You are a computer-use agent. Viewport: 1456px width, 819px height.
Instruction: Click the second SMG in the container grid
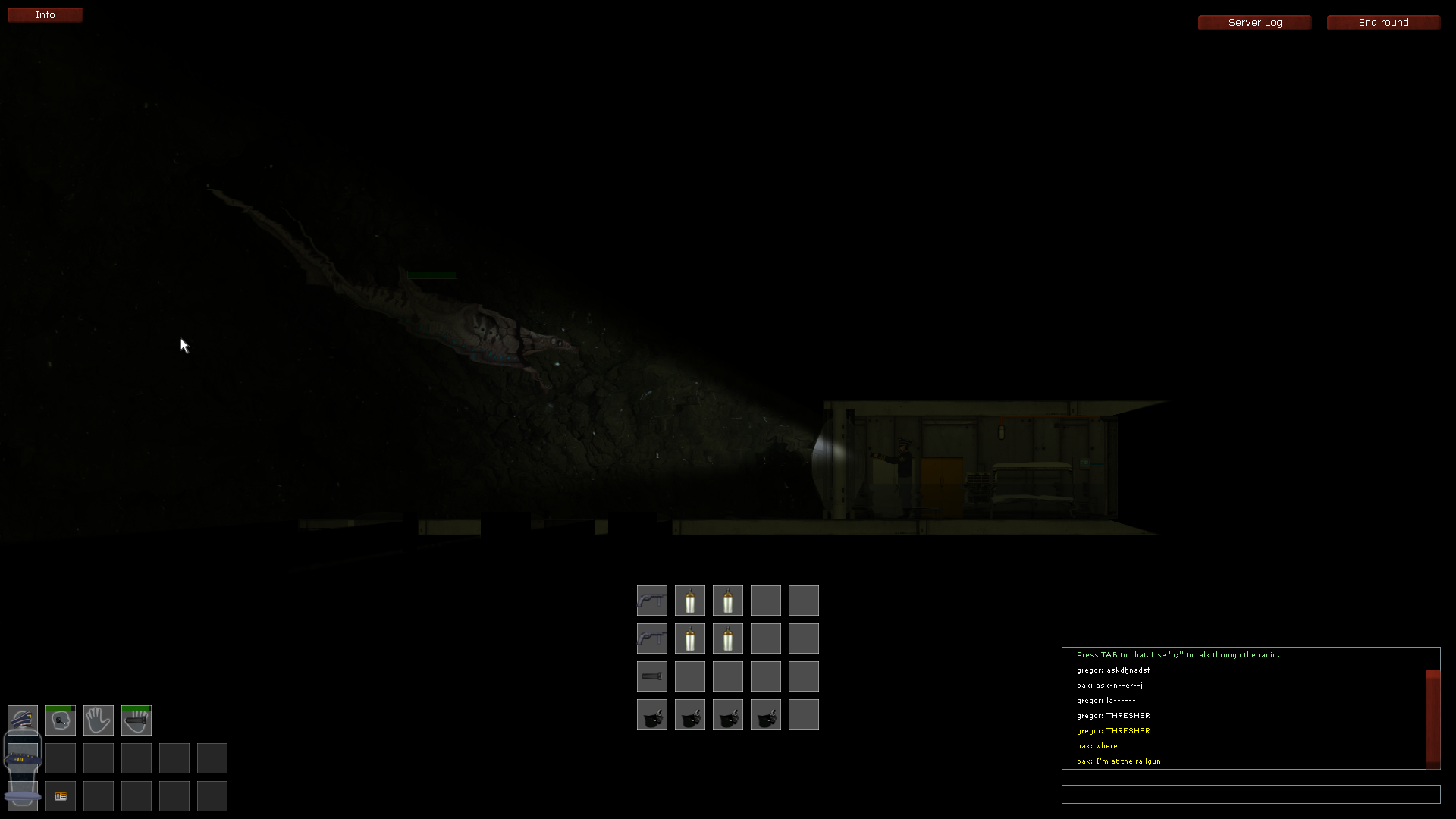point(651,638)
